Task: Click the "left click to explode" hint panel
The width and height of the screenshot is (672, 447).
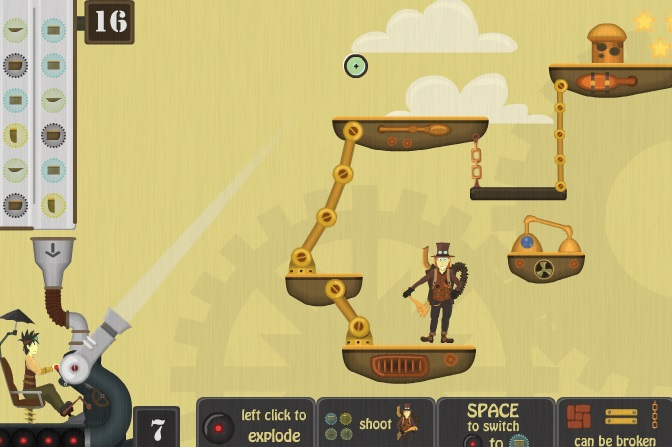Action: (256, 424)
